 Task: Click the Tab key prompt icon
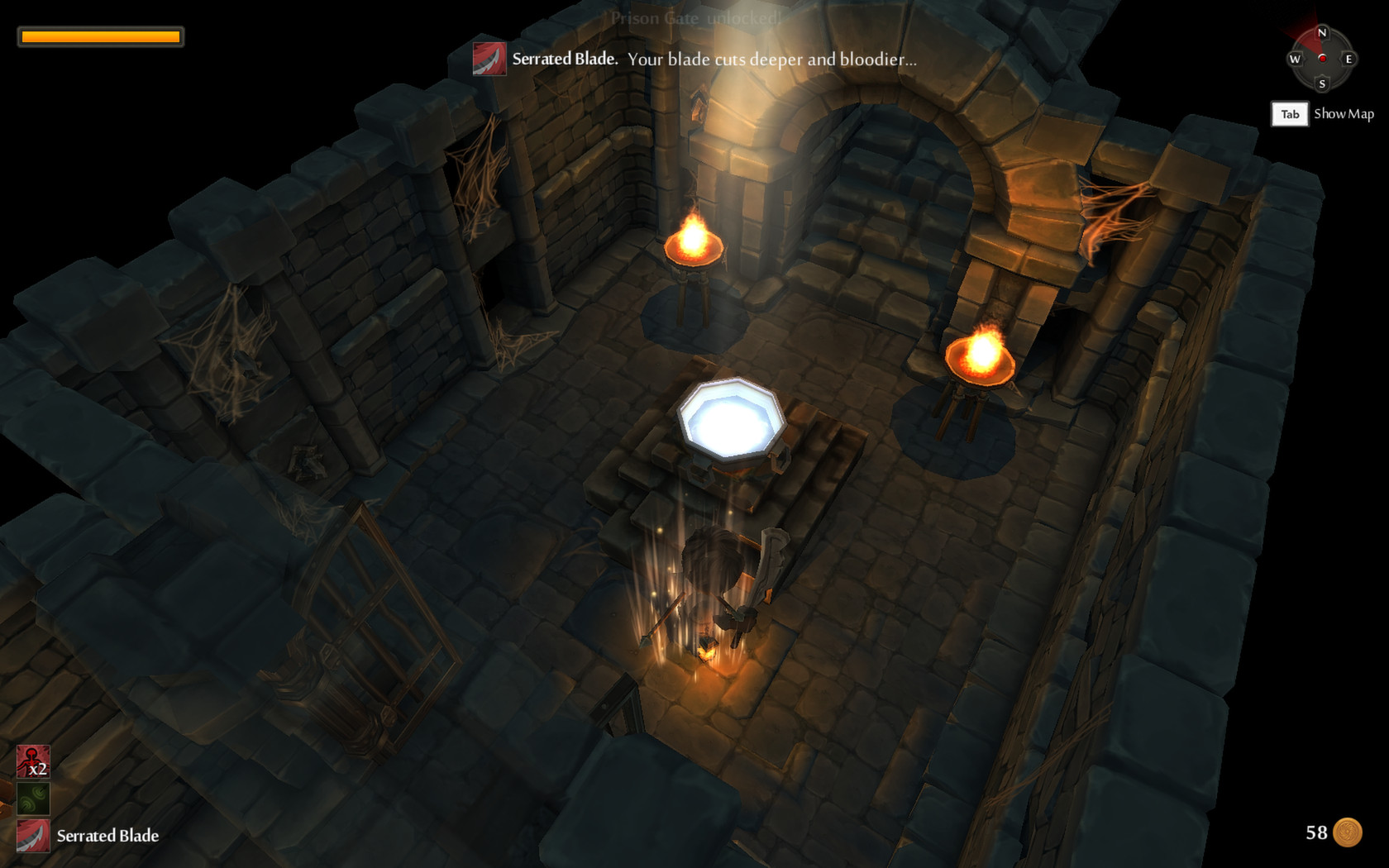pos(1290,114)
